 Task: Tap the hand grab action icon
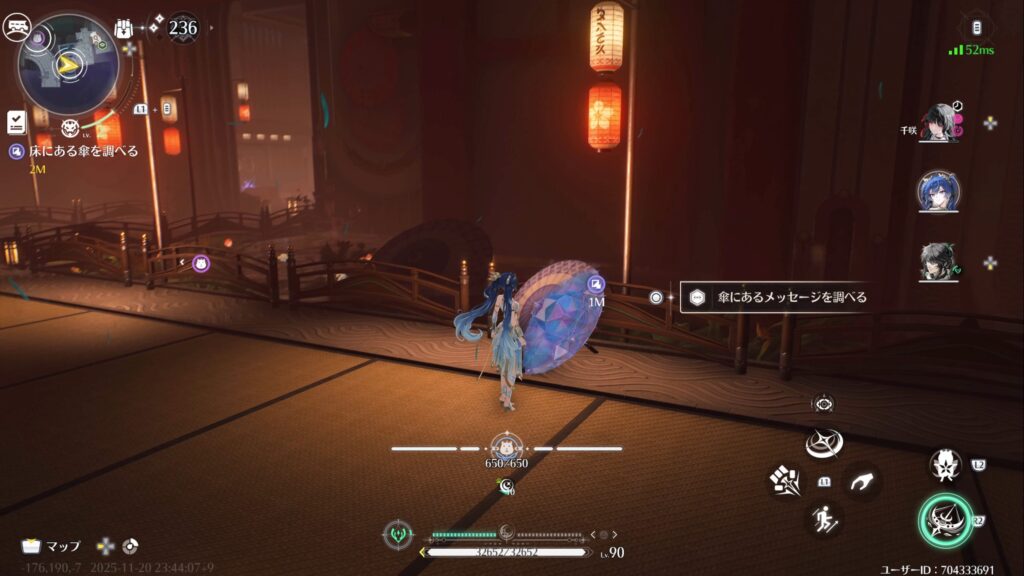tap(861, 482)
